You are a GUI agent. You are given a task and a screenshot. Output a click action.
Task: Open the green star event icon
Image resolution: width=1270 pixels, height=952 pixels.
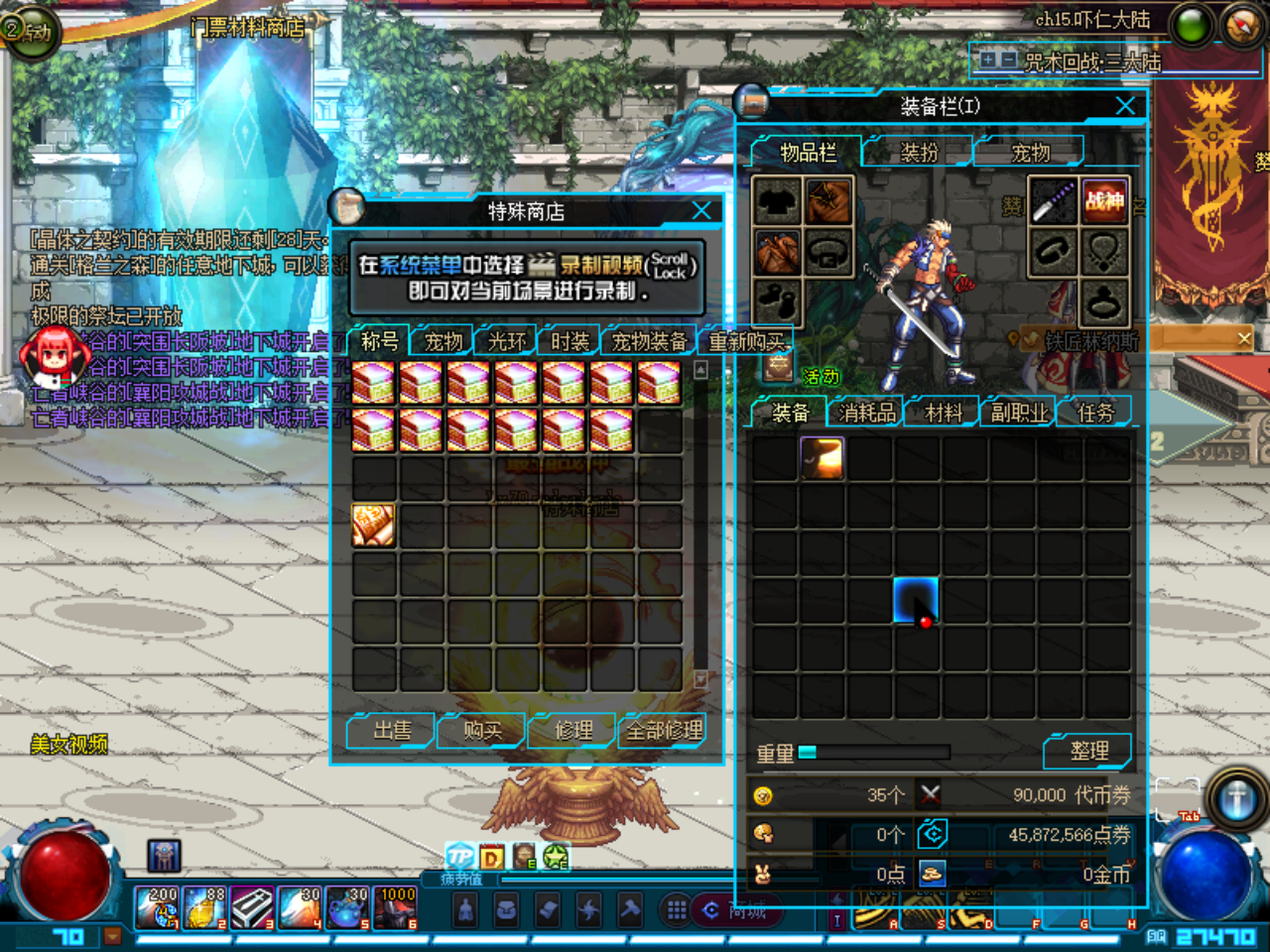[555, 855]
